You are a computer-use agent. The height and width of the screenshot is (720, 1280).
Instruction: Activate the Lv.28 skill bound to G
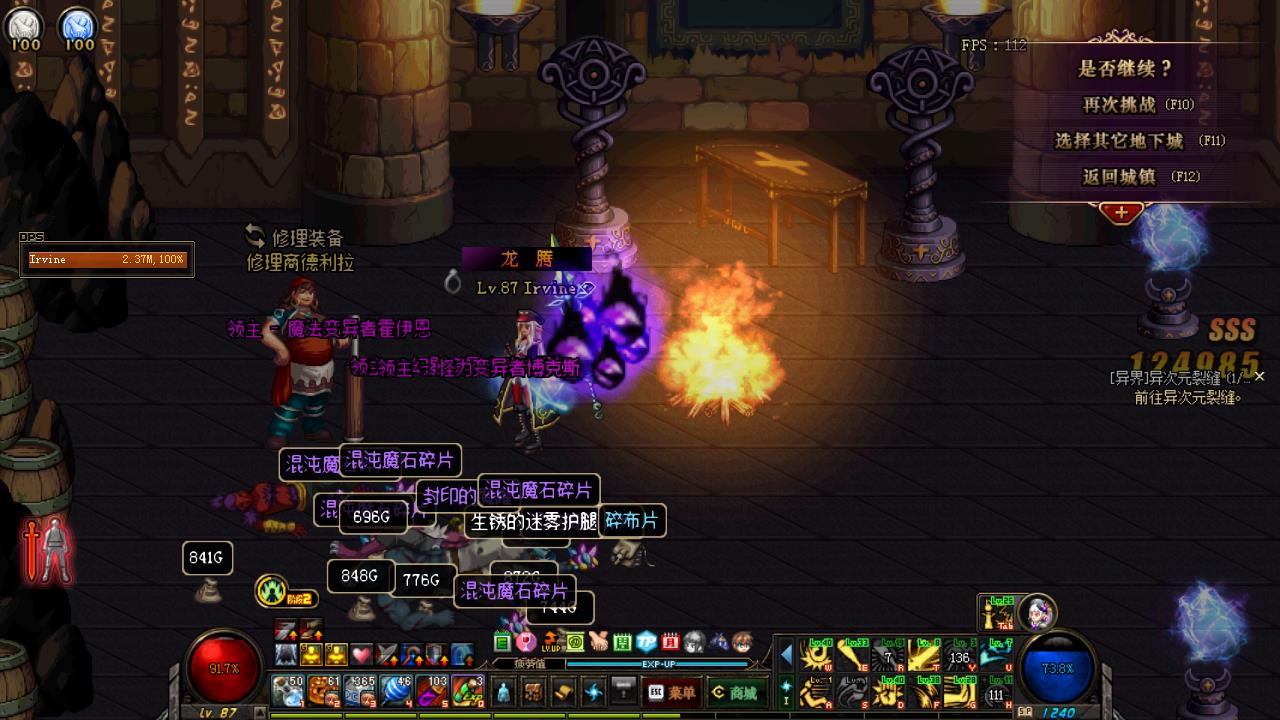(x=962, y=692)
